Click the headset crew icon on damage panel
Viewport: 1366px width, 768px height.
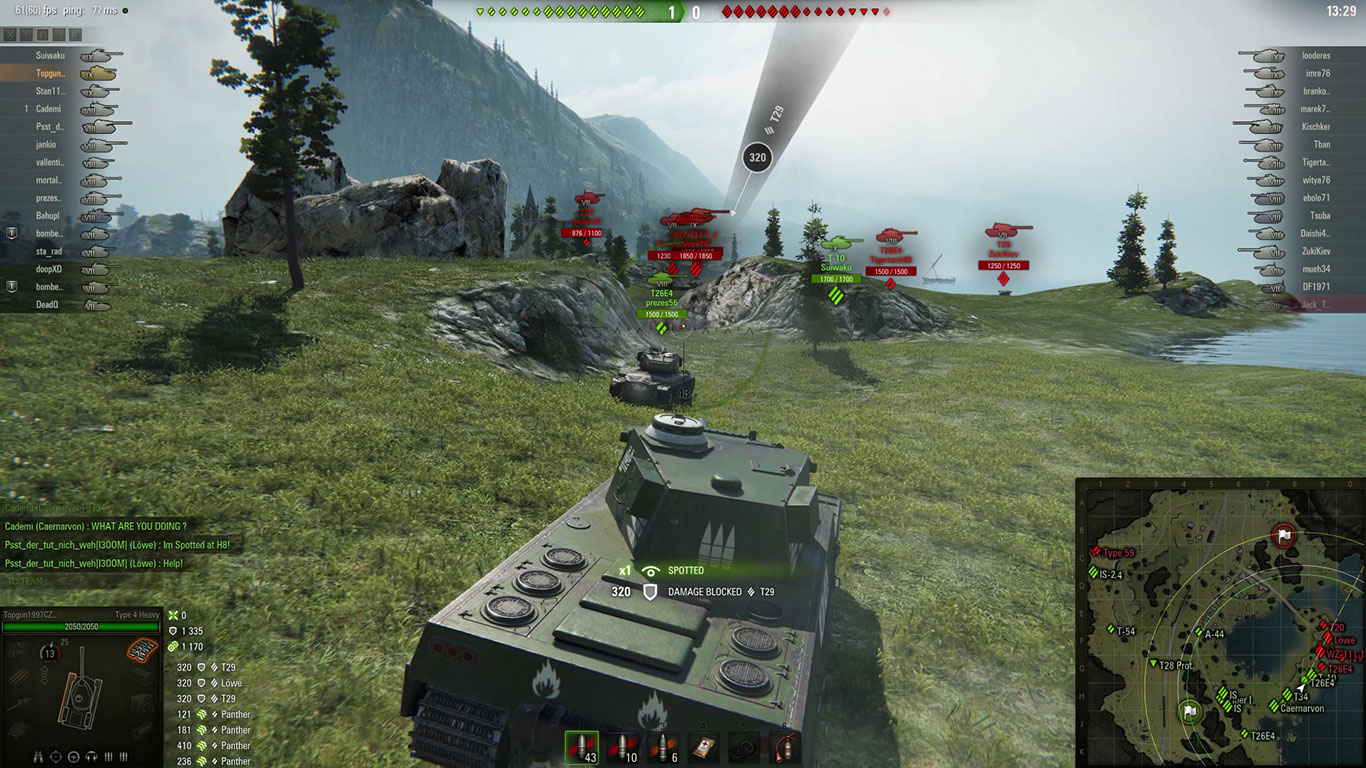(91, 756)
